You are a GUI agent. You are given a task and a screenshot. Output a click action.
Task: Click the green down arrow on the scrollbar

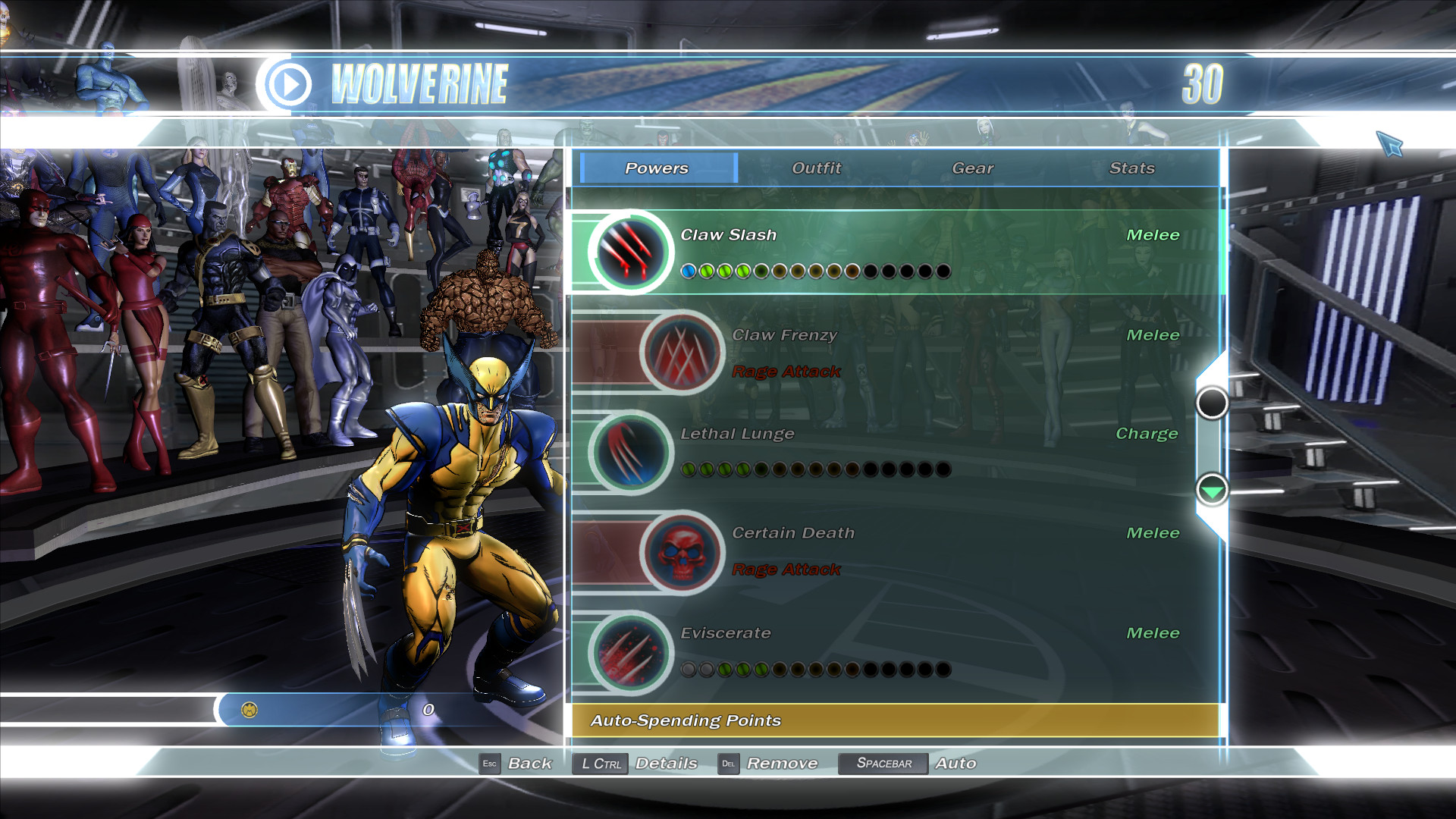(x=1212, y=491)
